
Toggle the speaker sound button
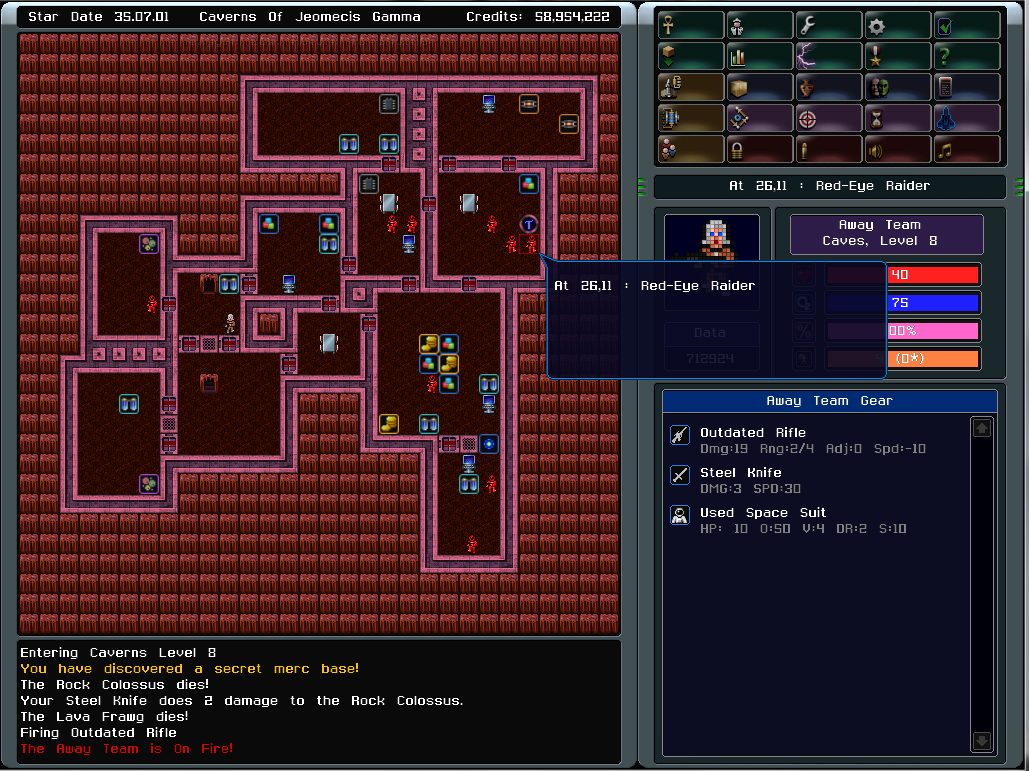pyautogui.click(x=898, y=150)
